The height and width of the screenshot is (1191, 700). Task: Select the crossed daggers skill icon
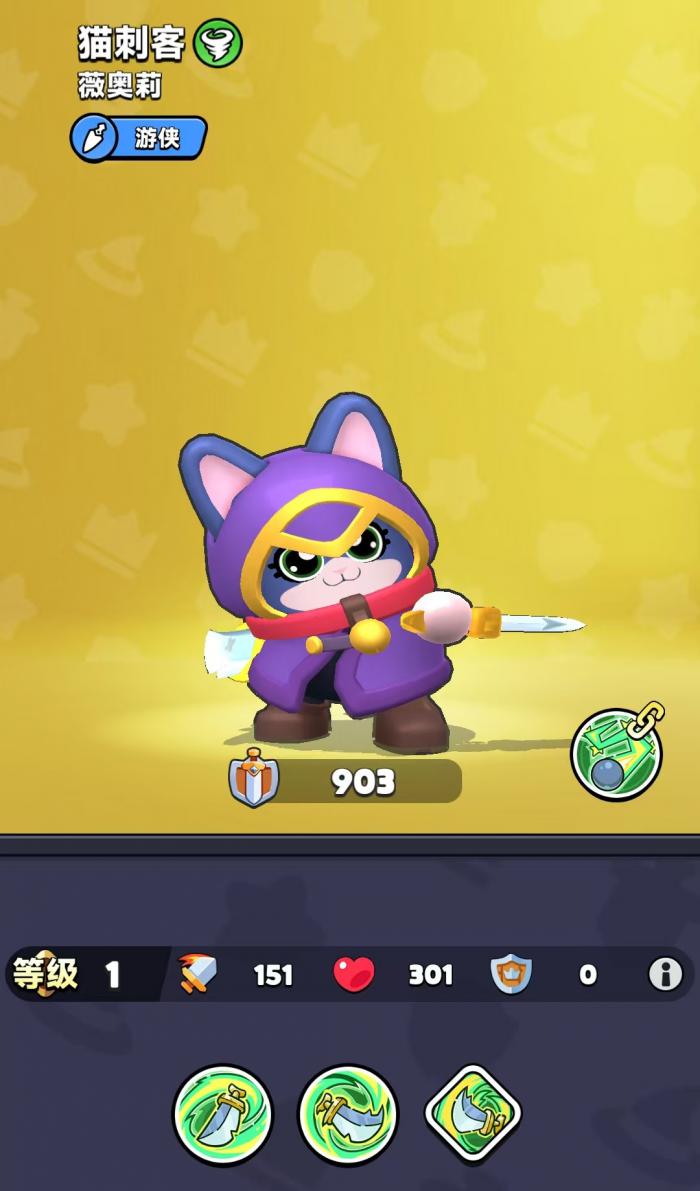click(x=348, y=1113)
